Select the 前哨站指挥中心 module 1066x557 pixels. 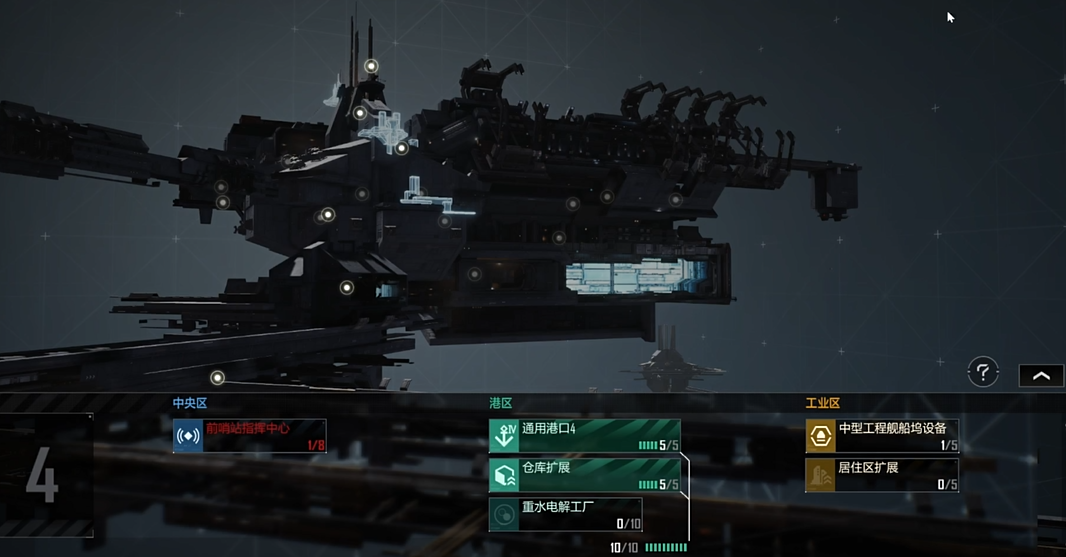click(249, 436)
